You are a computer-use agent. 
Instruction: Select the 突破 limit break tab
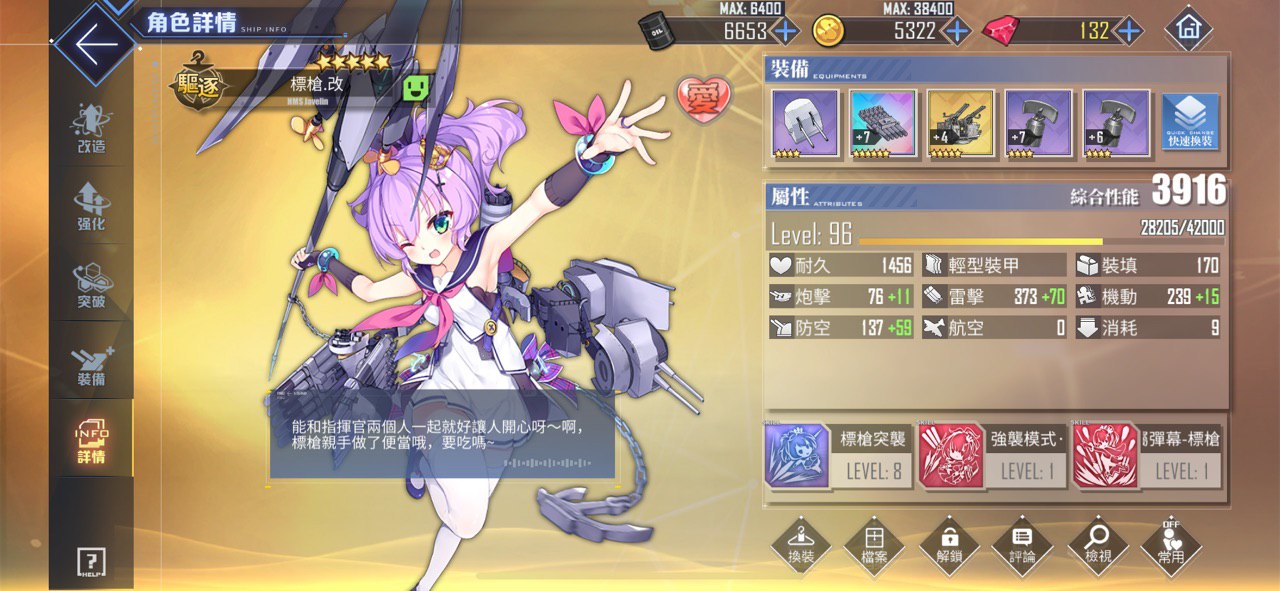91,285
